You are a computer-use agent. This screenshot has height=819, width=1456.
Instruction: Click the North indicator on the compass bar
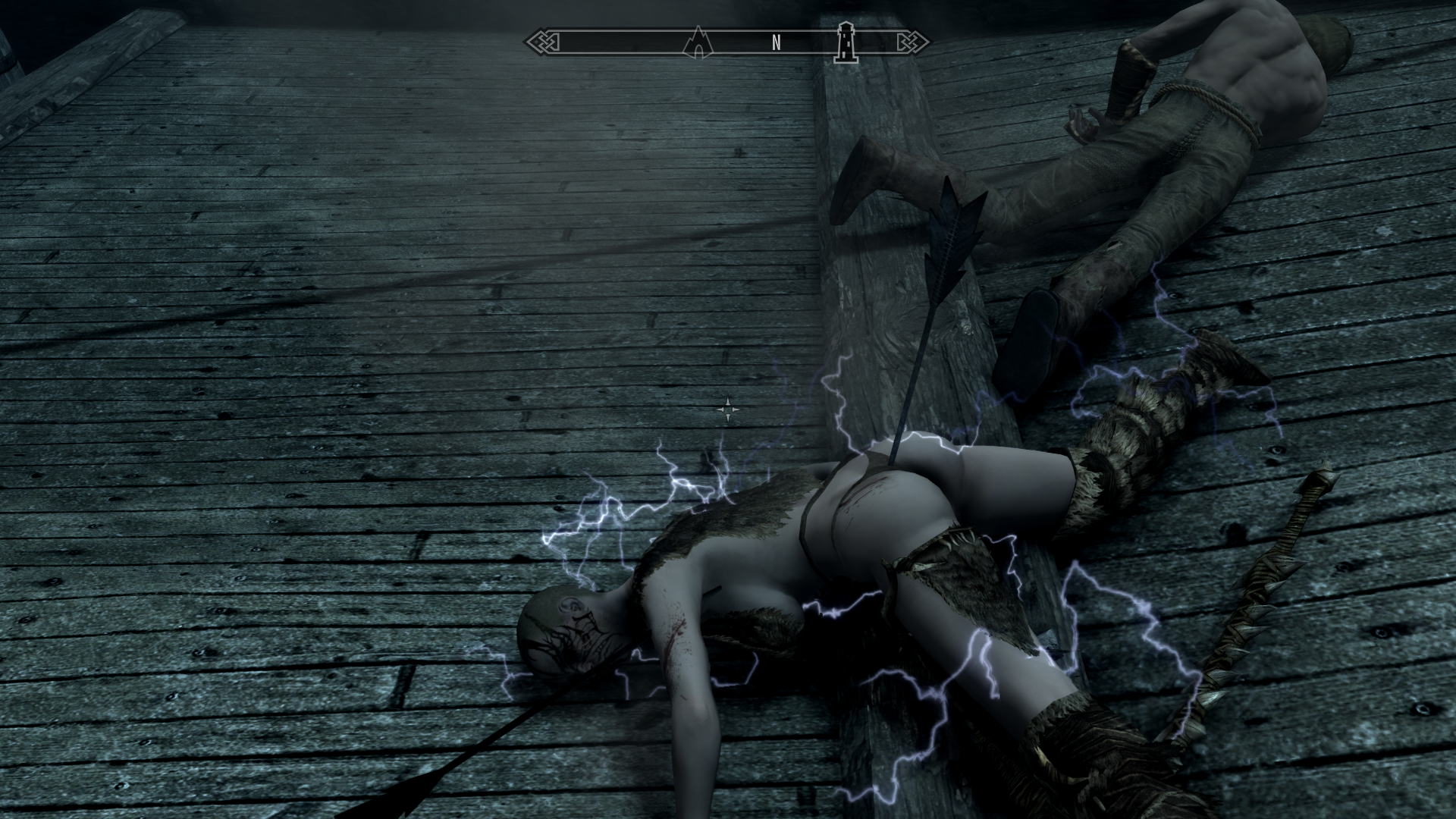(776, 43)
